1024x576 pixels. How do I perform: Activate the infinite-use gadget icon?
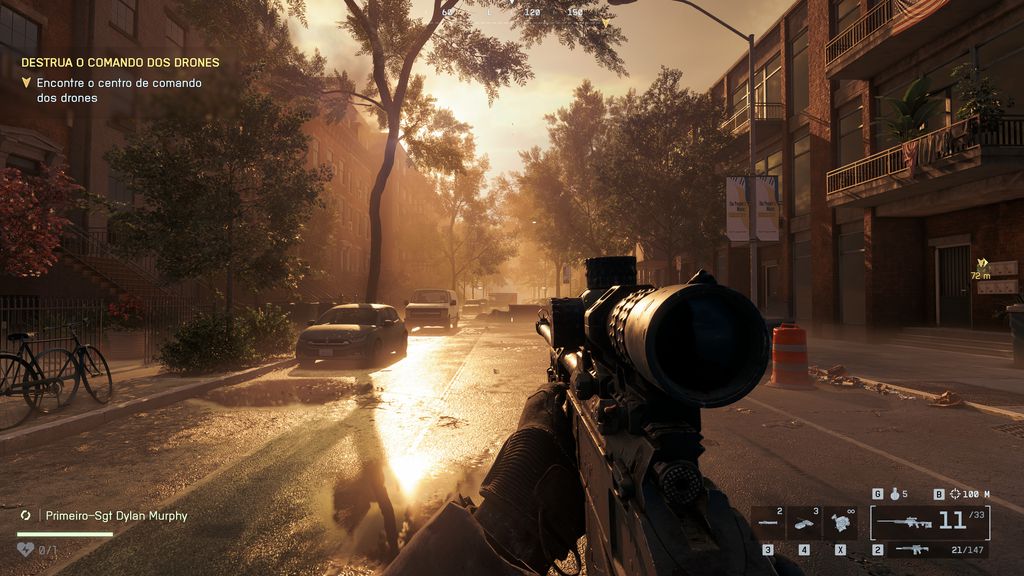840,522
